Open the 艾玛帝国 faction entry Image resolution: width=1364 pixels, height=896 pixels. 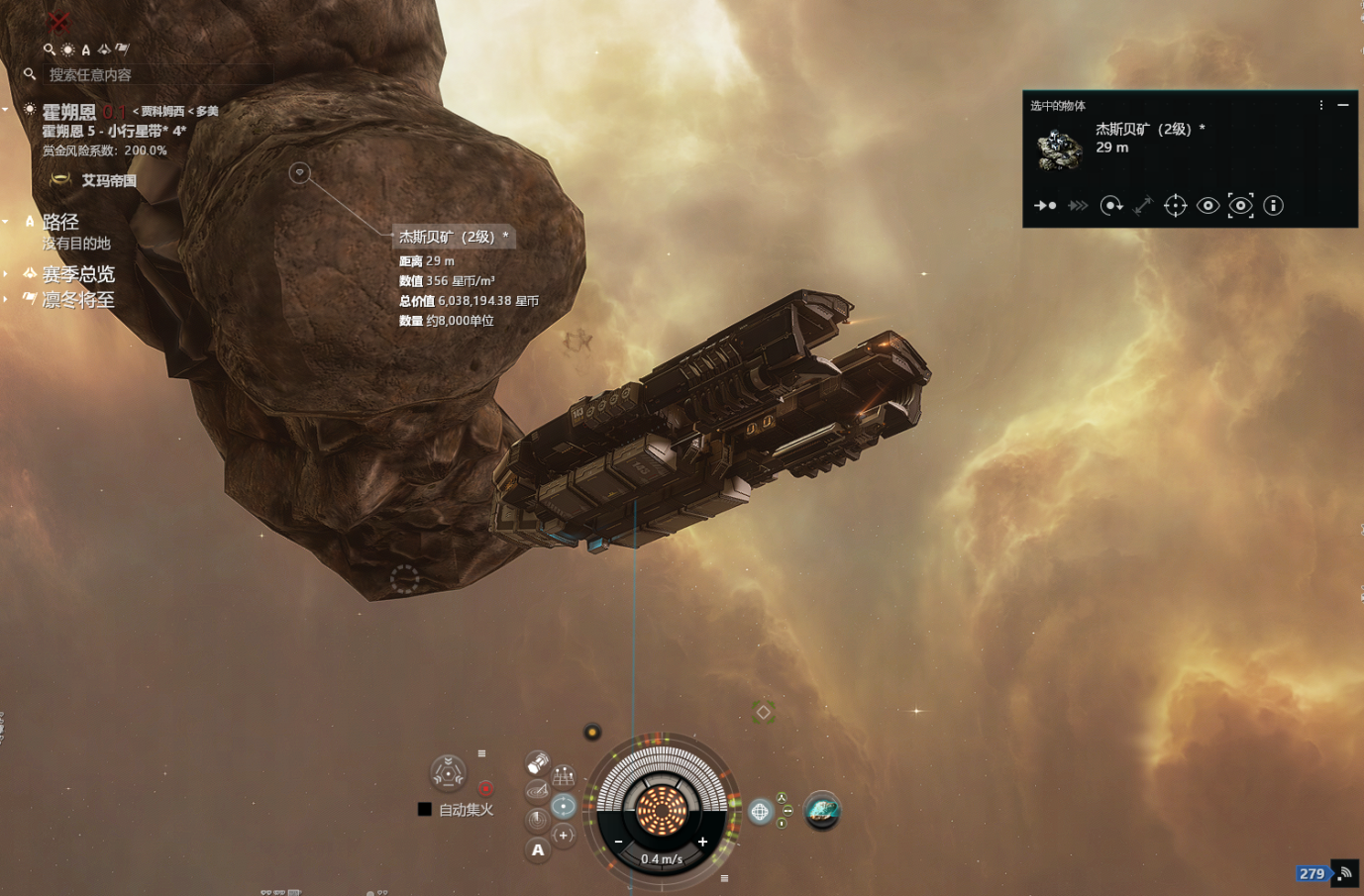click(108, 180)
